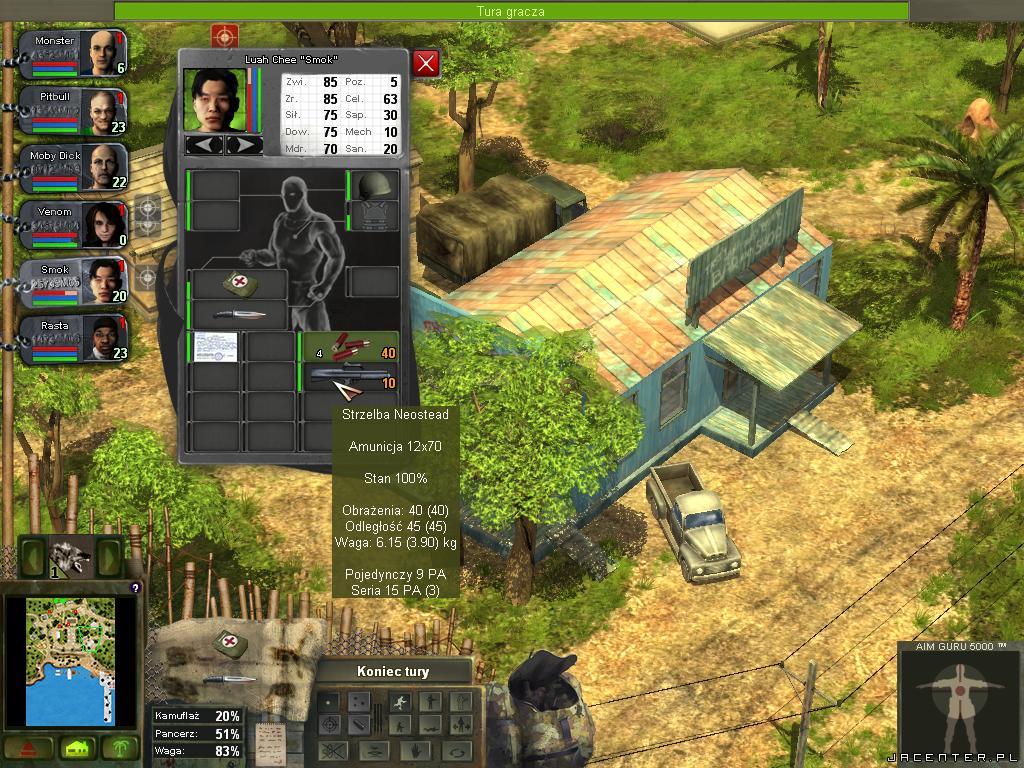Select the shotgun shells ammo slot
Image resolution: width=1024 pixels, height=768 pixels.
(x=350, y=346)
